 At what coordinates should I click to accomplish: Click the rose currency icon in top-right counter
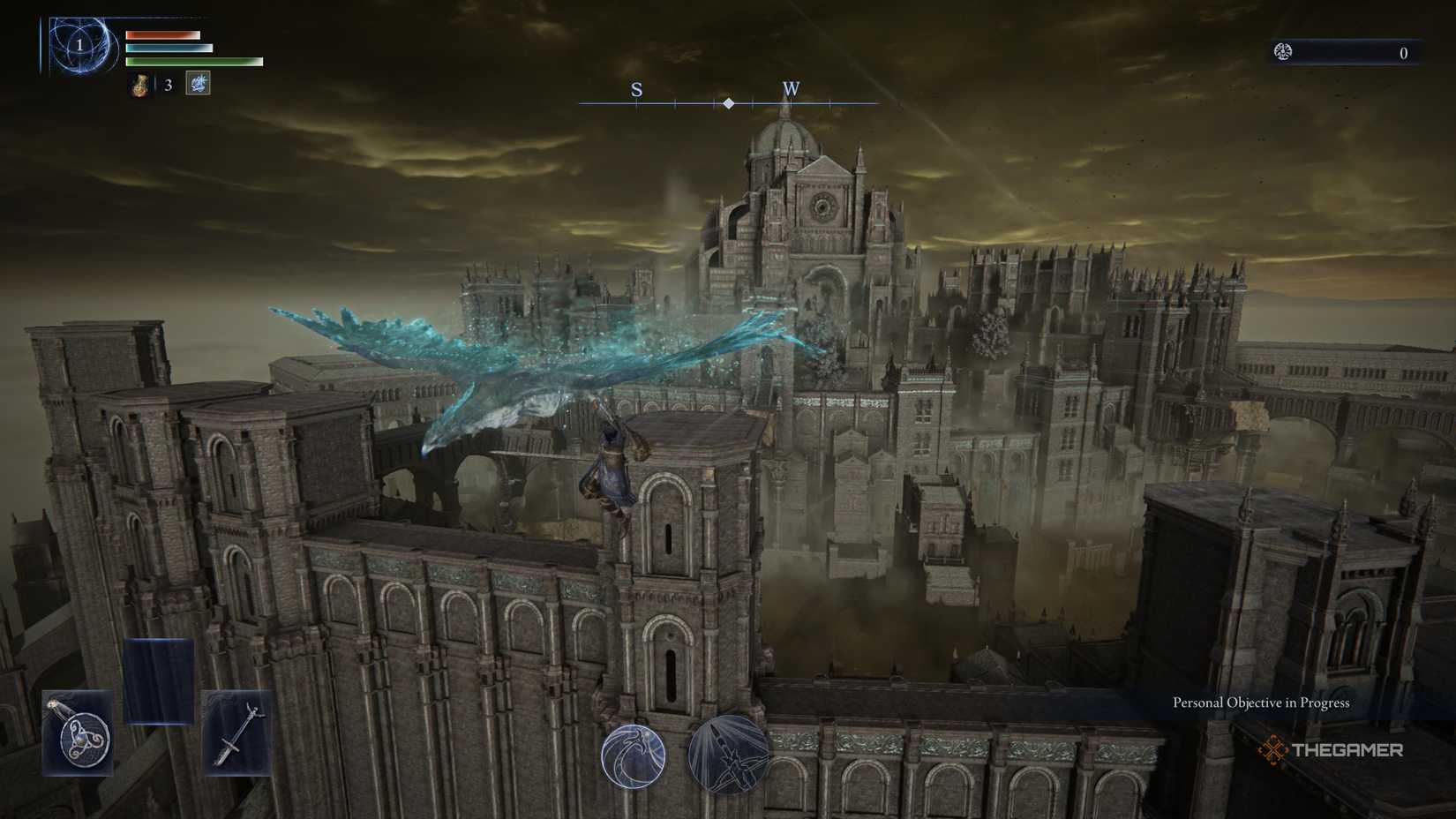pyautogui.click(x=1281, y=52)
